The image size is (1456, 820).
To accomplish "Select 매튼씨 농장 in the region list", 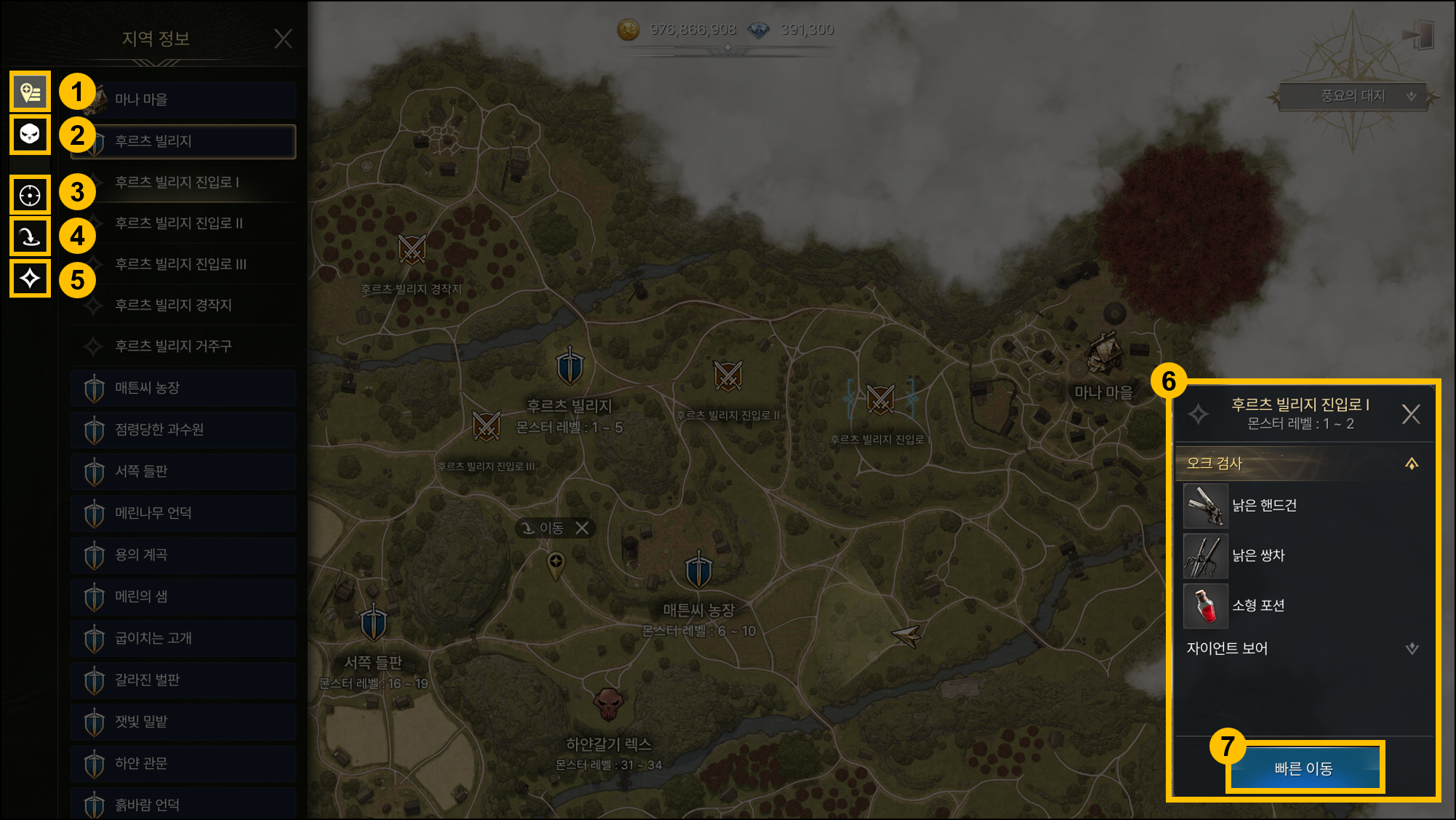I will [x=183, y=389].
